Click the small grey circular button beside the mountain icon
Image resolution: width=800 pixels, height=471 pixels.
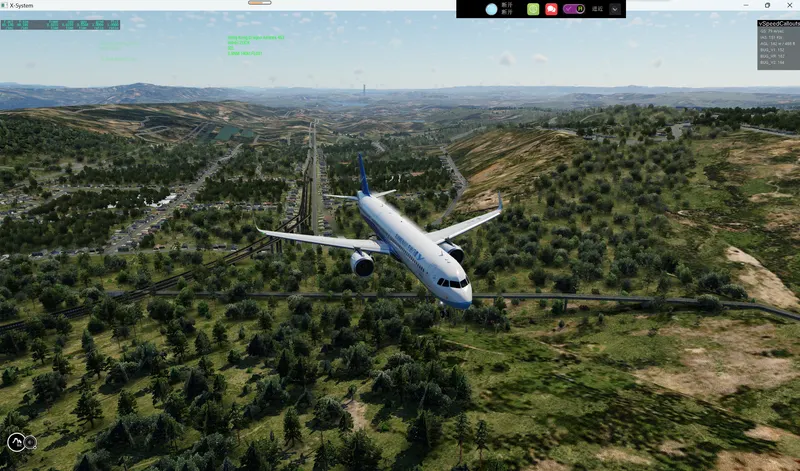tap(31, 442)
